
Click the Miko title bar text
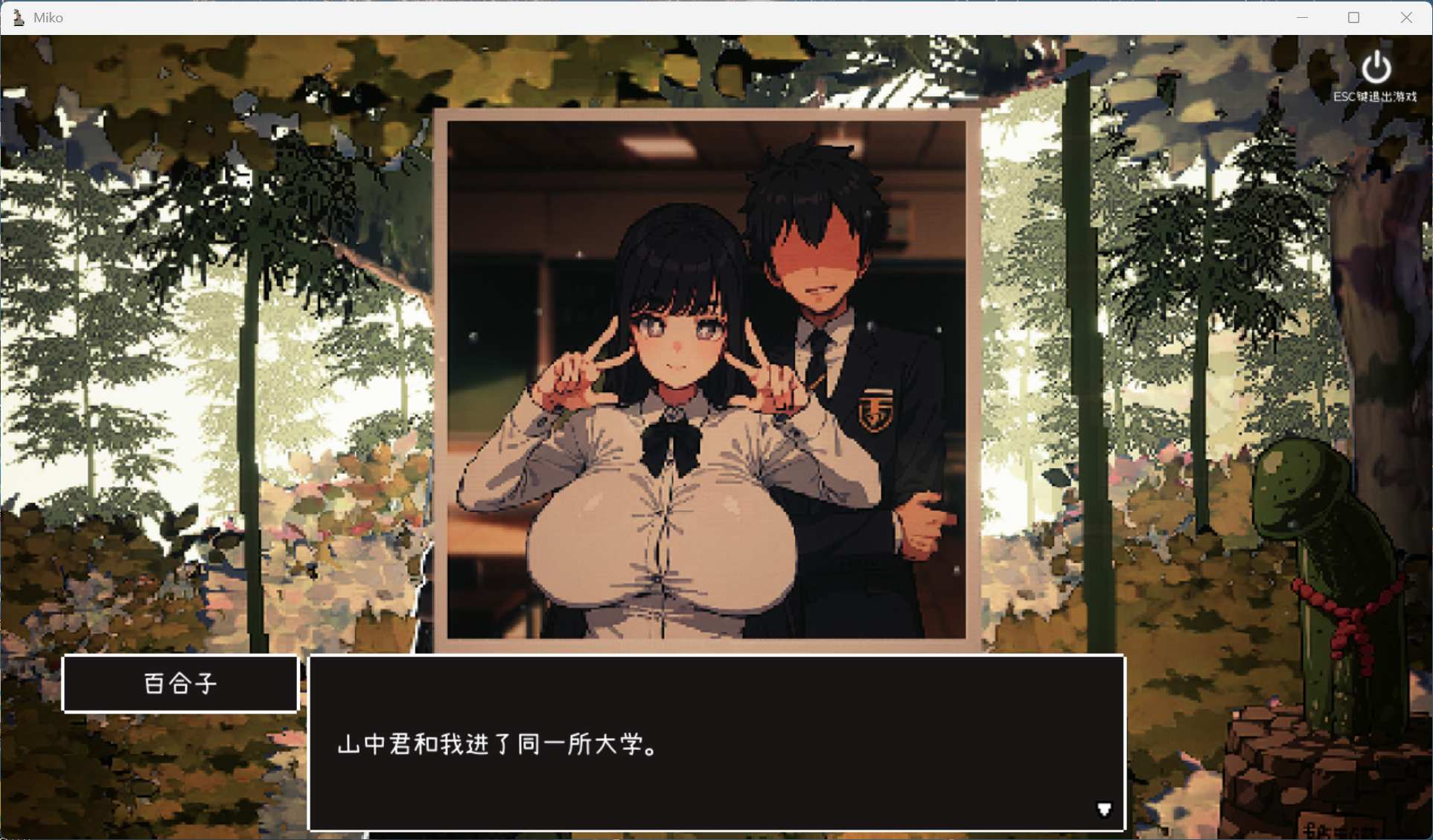tap(48, 17)
